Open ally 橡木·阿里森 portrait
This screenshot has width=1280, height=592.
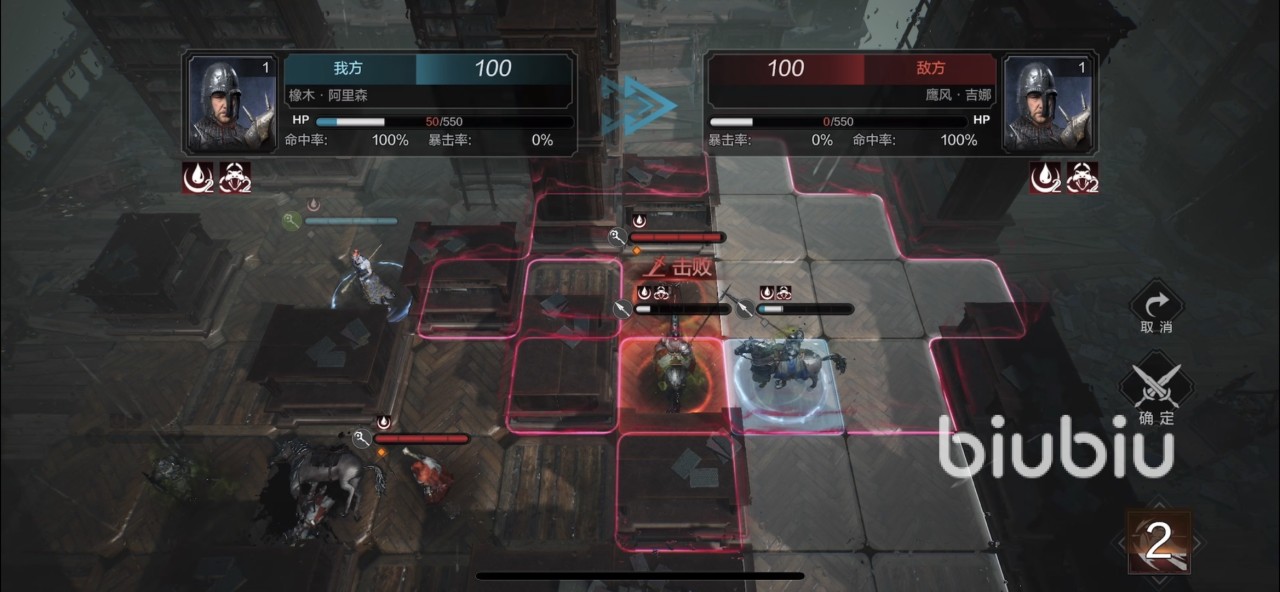coord(232,105)
